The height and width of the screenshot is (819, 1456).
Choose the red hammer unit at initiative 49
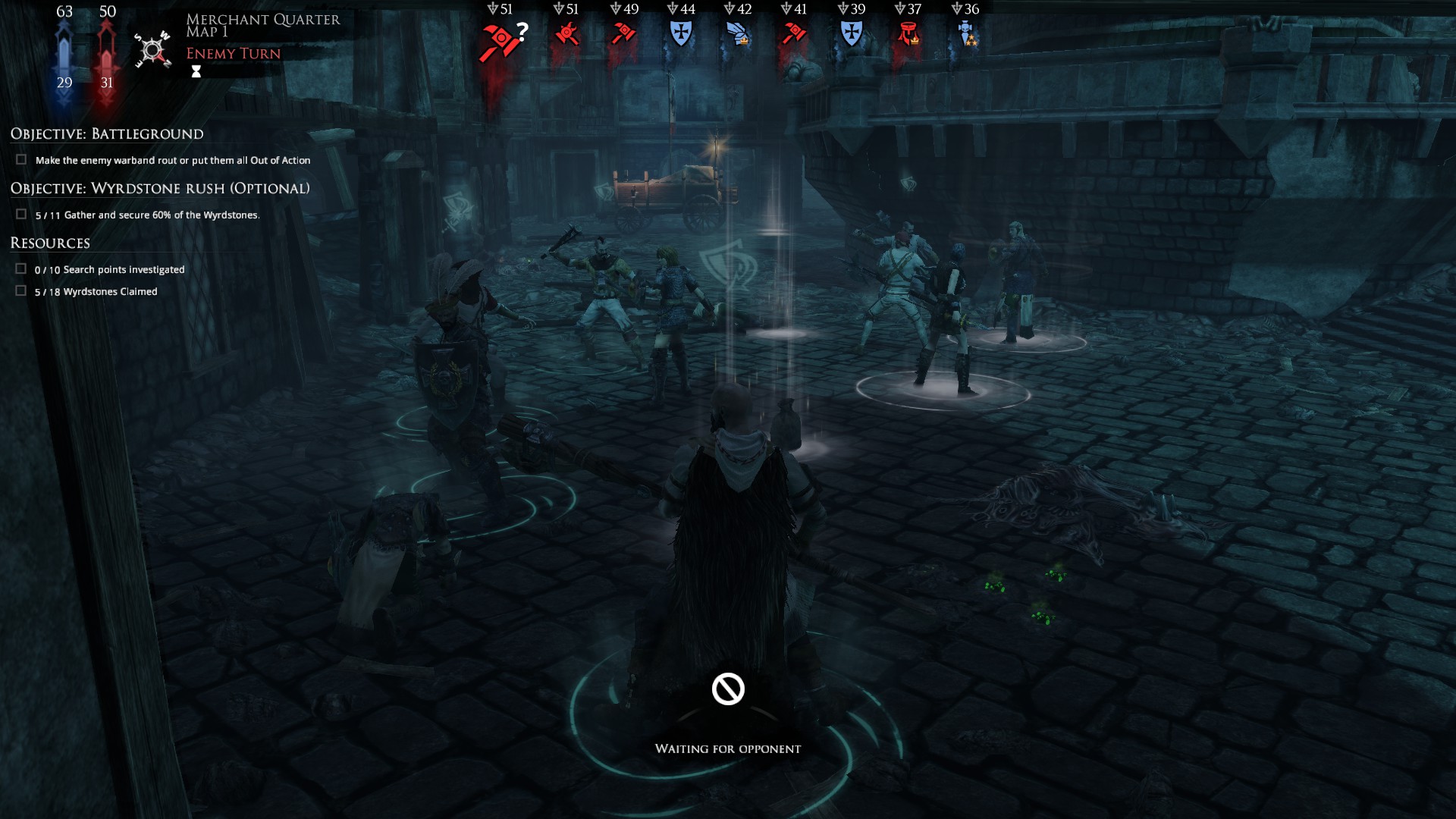[x=623, y=33]
